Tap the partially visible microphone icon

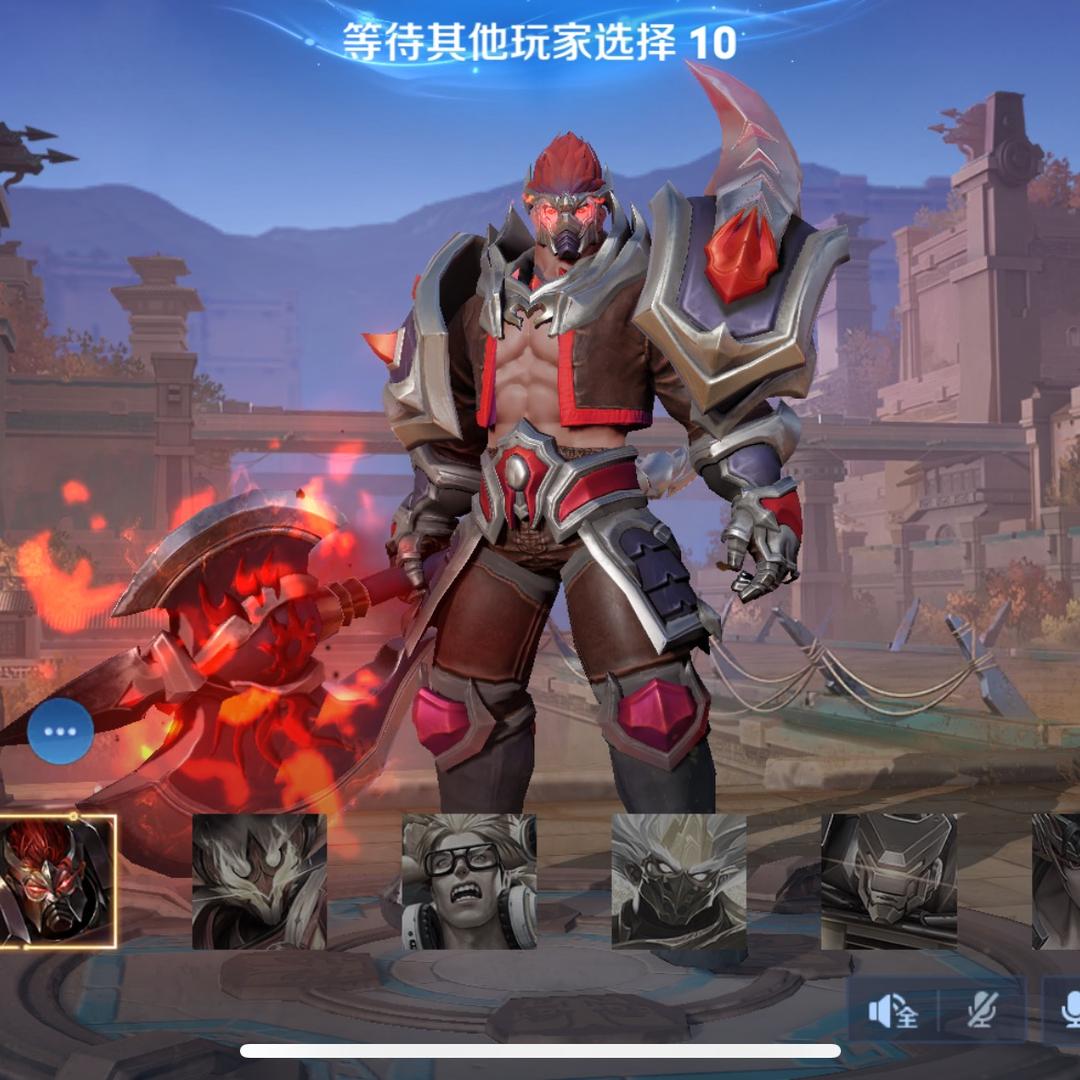(1066, 1012)
